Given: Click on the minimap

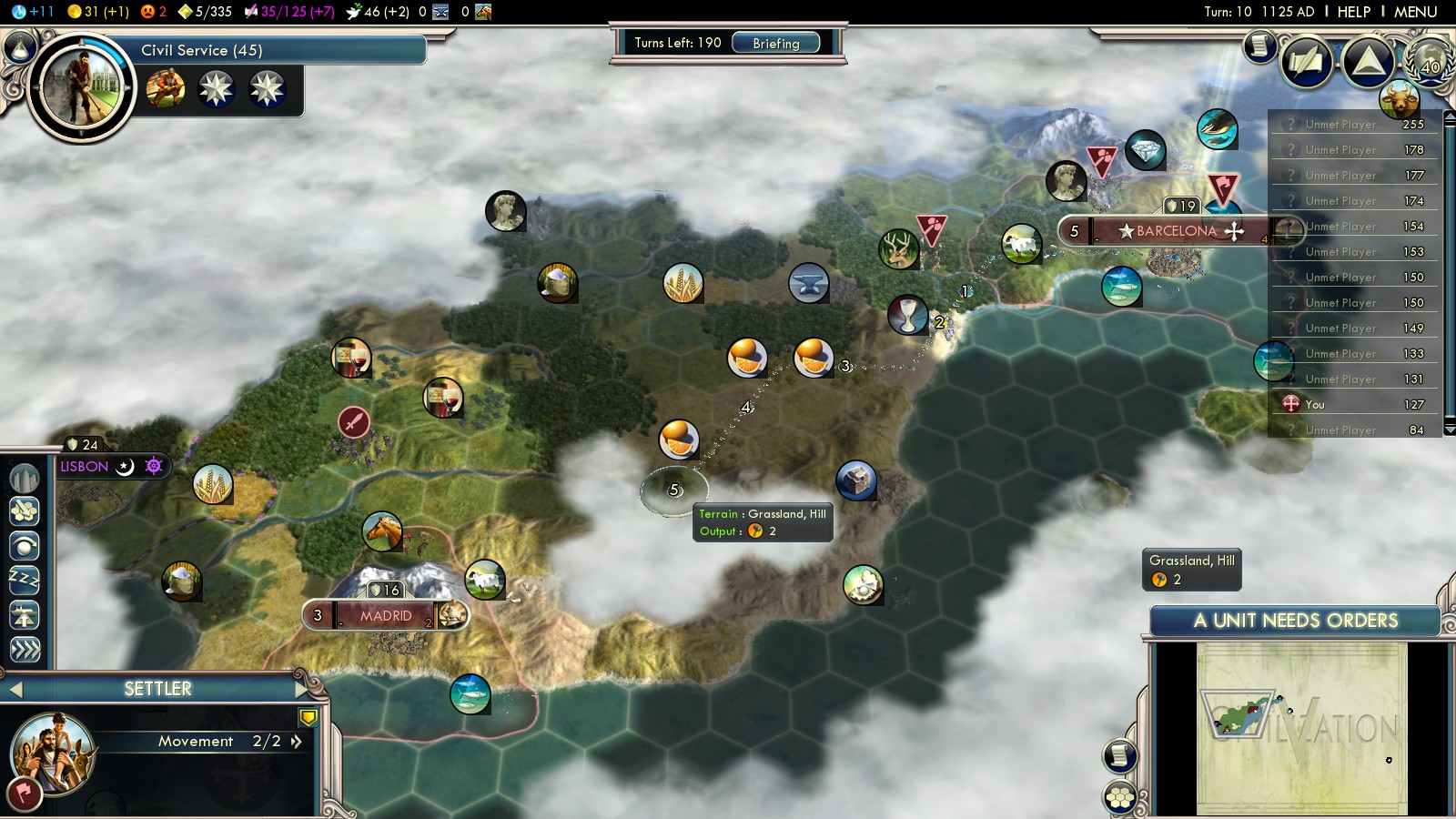Looking at the screenshot, I should [1301, 728].
